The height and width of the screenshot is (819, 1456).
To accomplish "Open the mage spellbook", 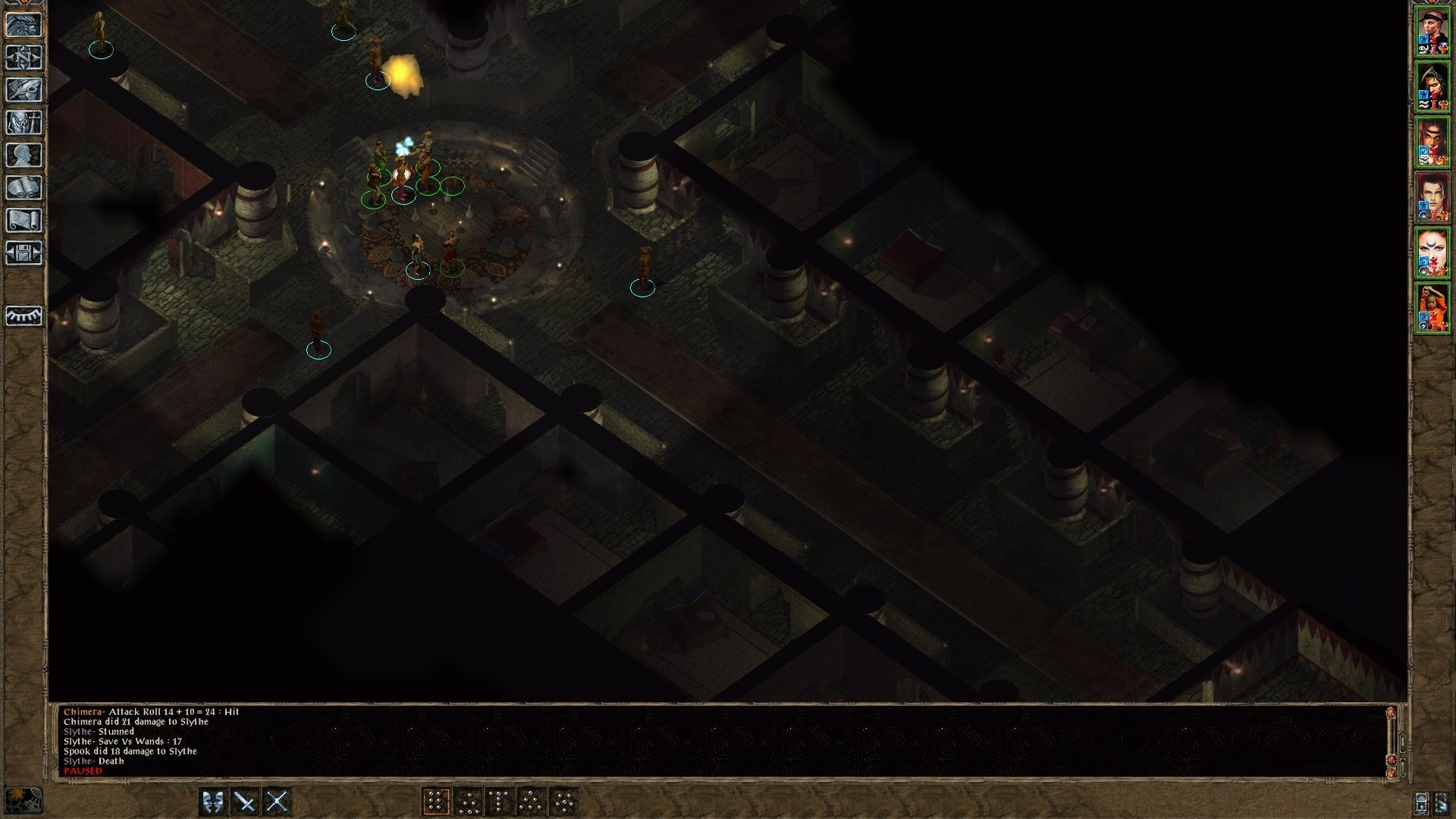I will [24, 187].
